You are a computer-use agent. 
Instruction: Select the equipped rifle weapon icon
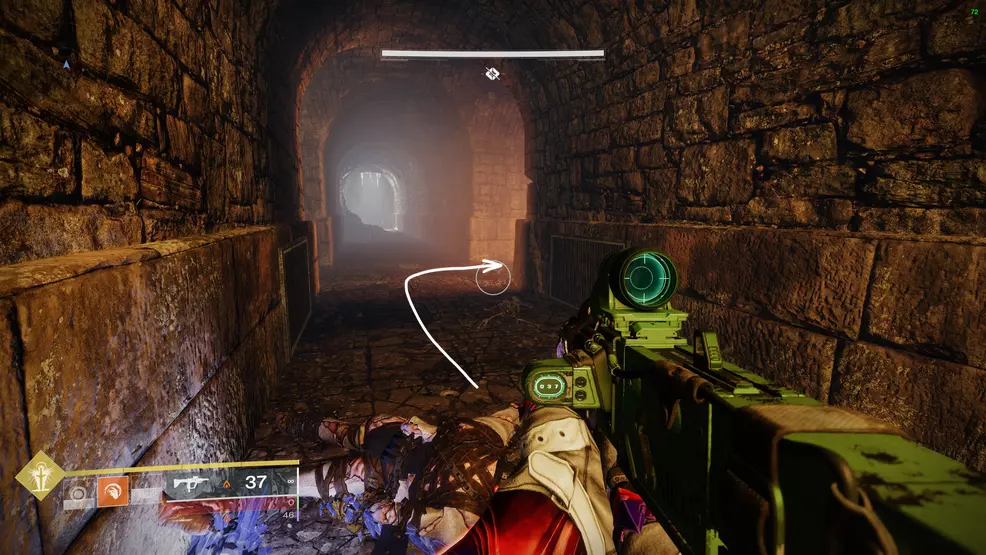pyautogui.click(x=191, y=484)
